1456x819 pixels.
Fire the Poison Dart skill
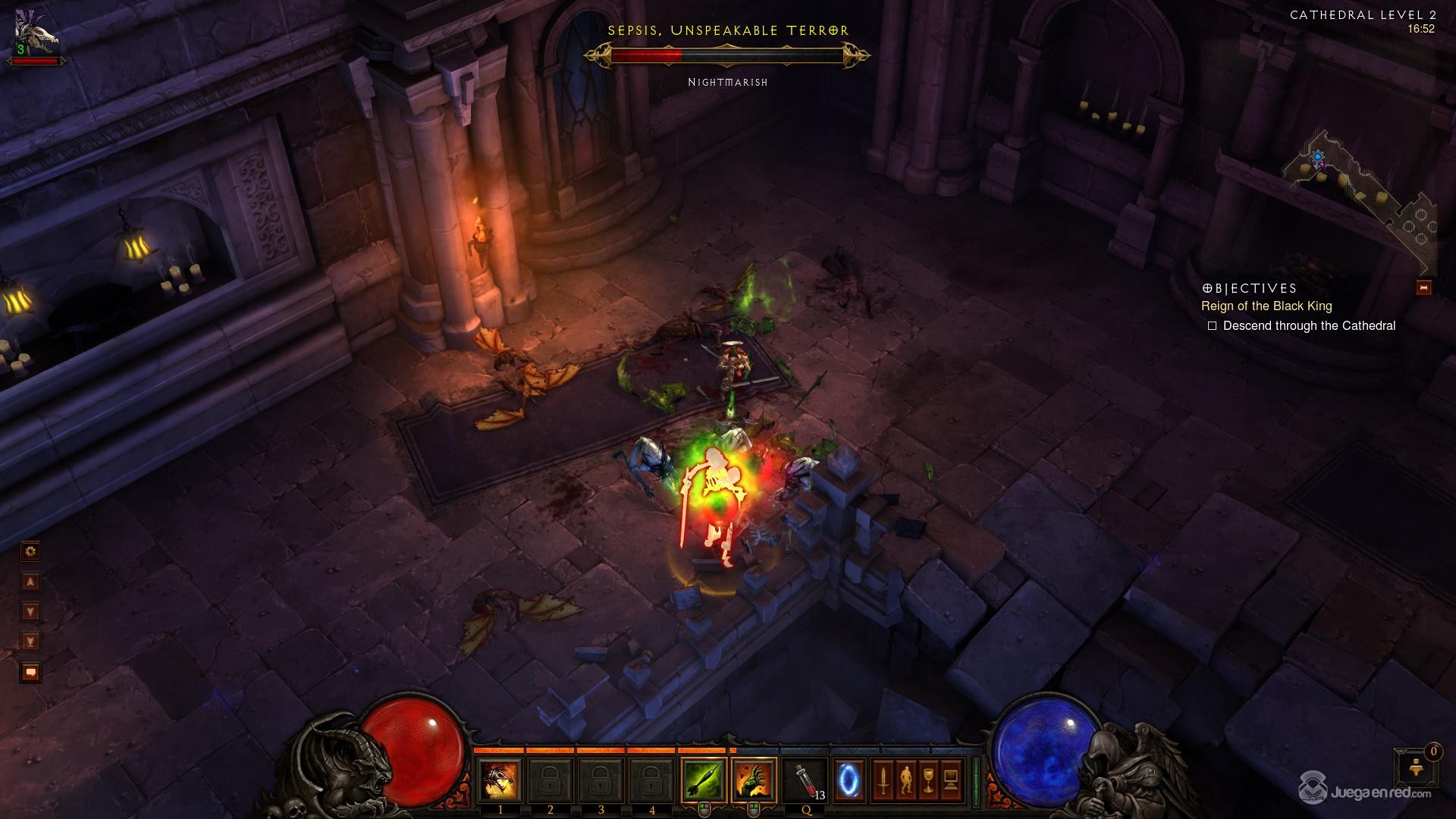(x=703, y=780)
